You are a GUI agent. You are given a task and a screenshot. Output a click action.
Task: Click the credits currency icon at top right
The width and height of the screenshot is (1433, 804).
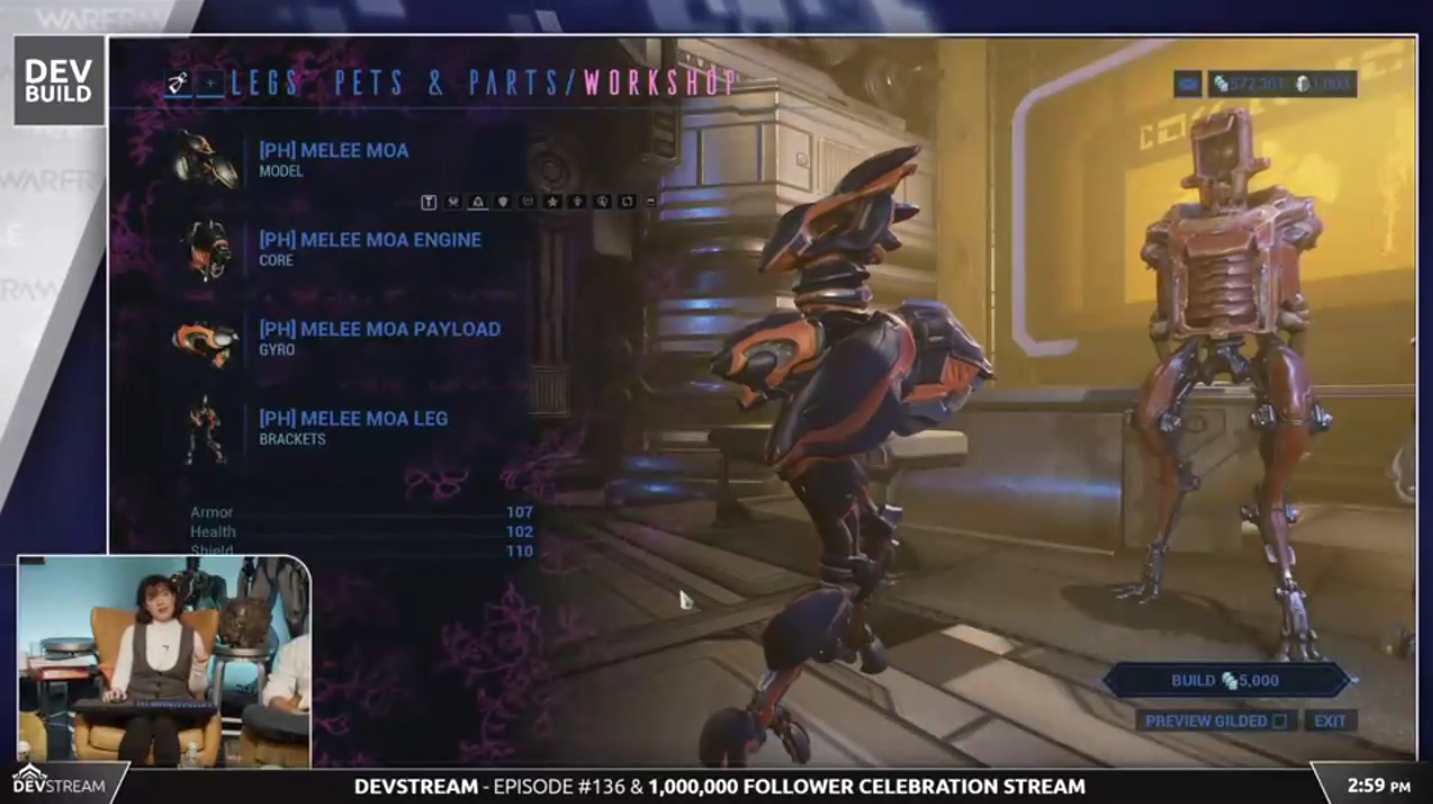[x=1220, y=85]
